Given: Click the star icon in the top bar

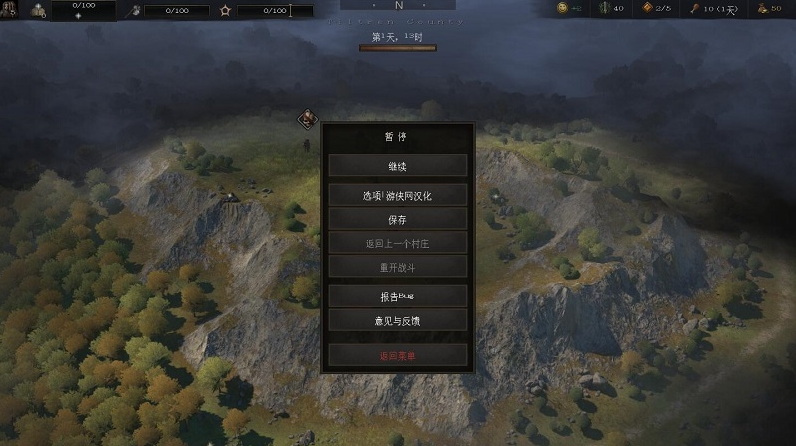Looking at the screenshot, I should click(226, 11).
